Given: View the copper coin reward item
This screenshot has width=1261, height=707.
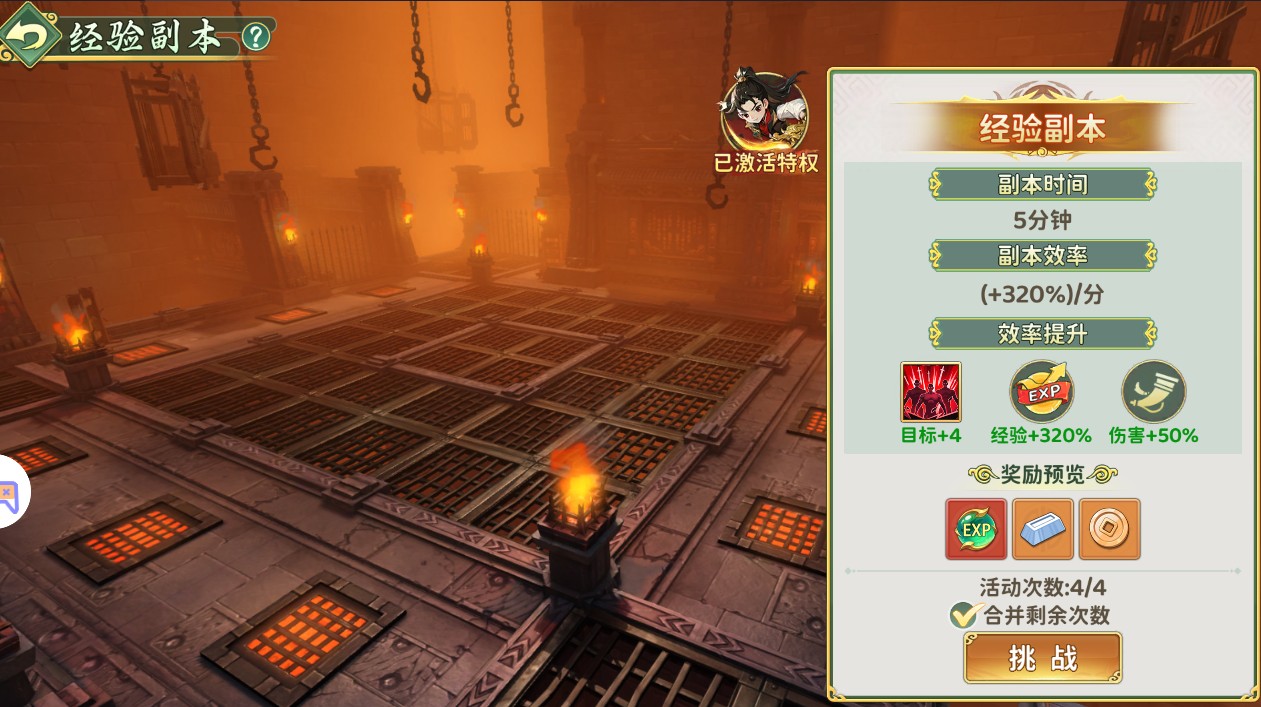Looking at the screenshot, I should [x=1109, y=528].
